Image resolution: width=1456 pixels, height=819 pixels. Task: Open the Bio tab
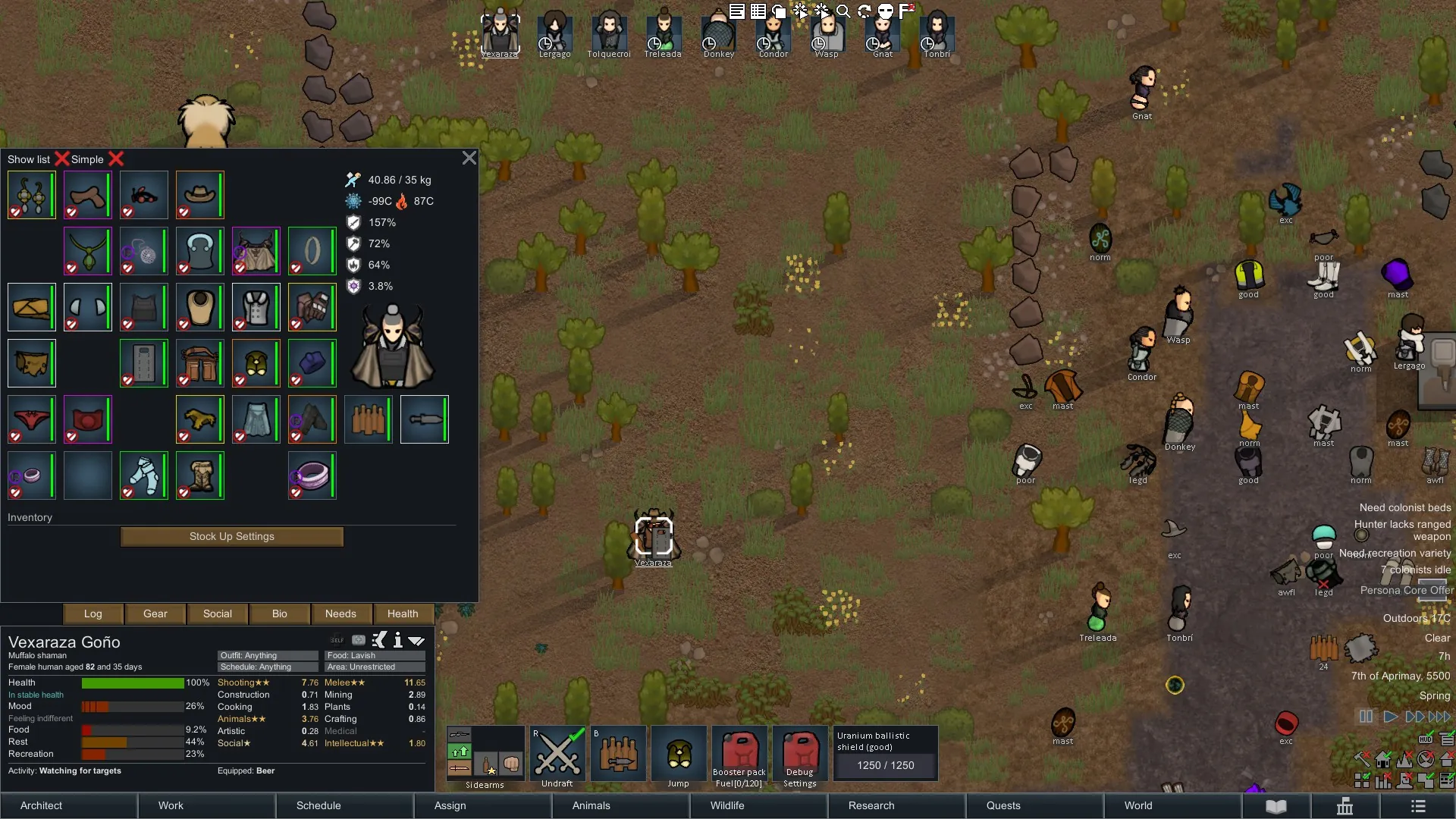coord(280,613)
